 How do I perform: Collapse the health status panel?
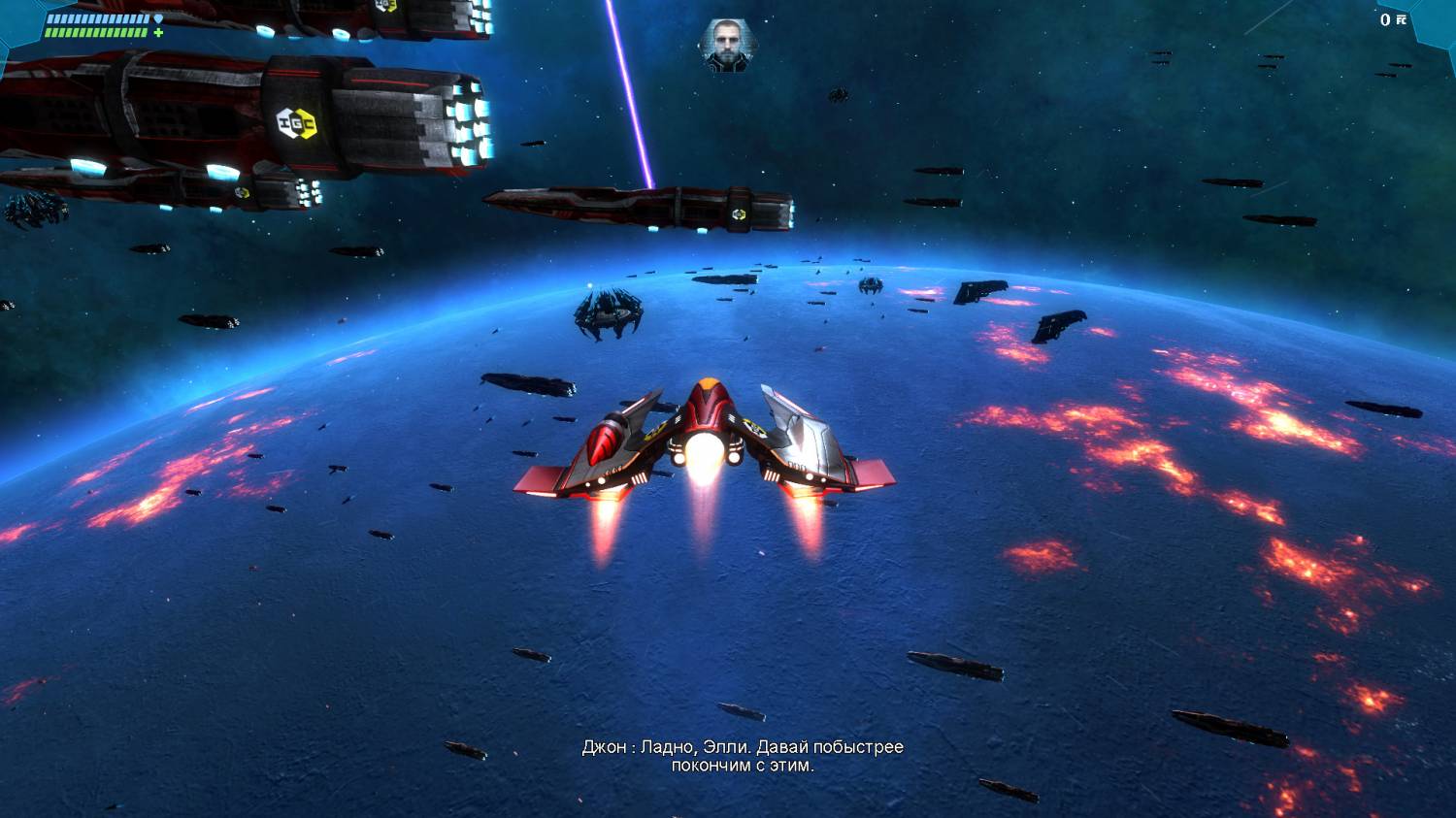(x=97, y=32)
